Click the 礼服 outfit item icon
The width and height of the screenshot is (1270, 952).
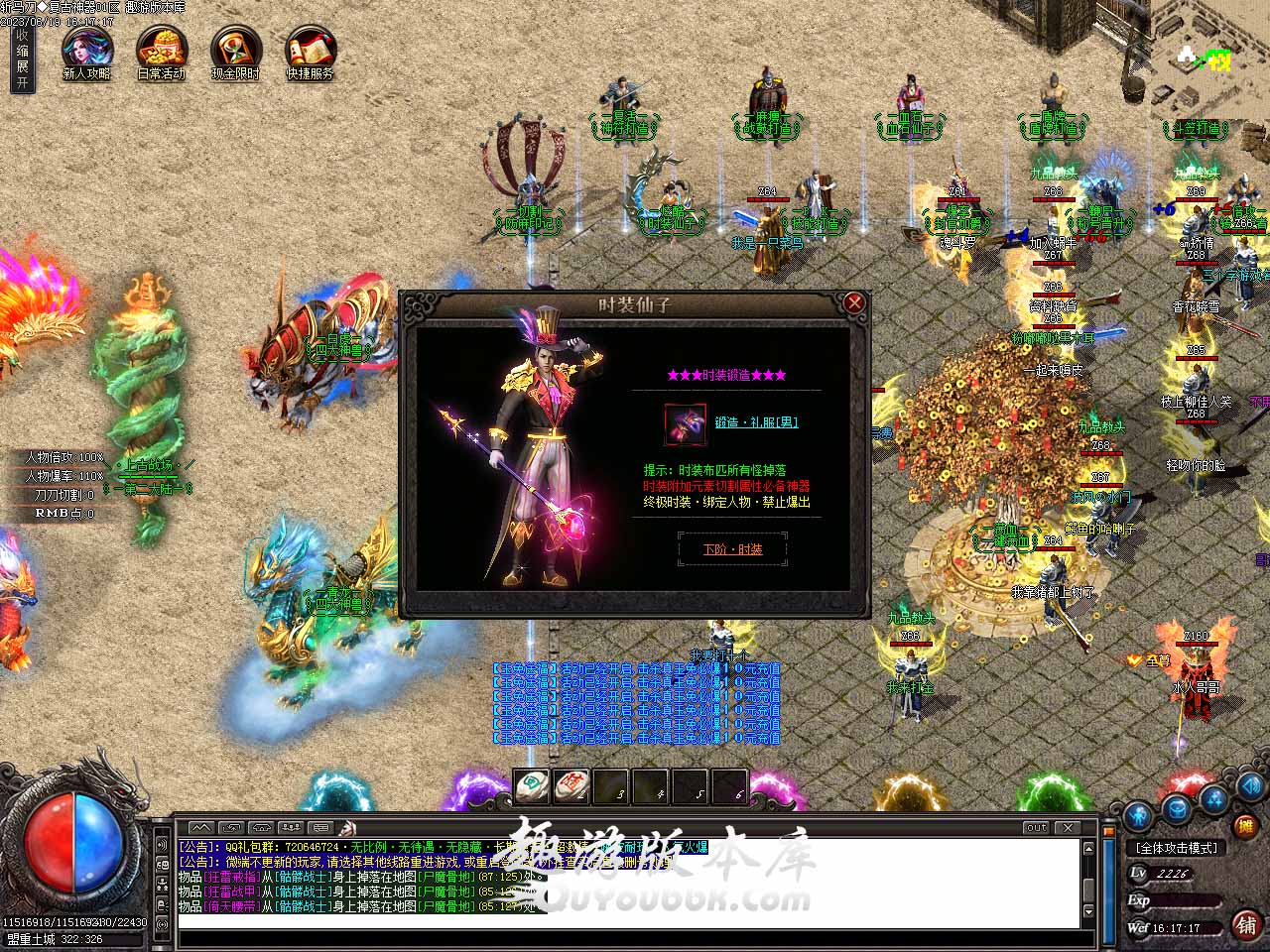point(685,423)
